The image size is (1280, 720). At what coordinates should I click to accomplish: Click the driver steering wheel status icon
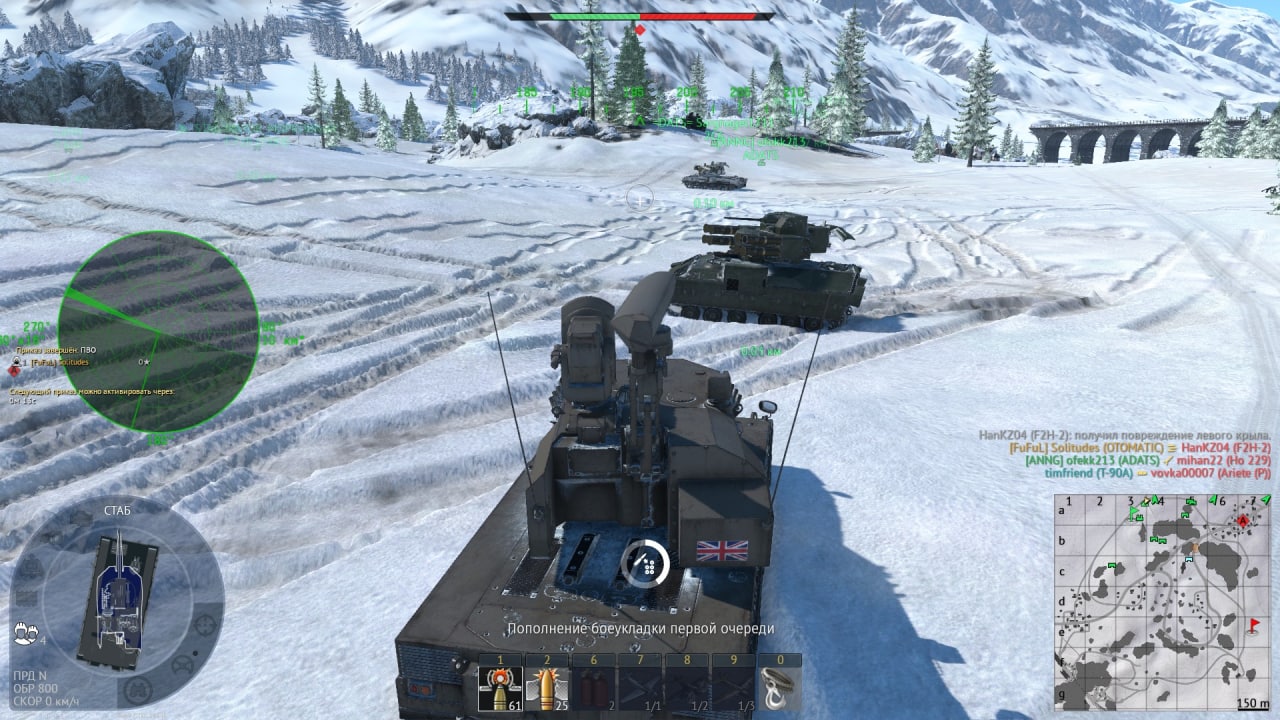click(183, 664)
